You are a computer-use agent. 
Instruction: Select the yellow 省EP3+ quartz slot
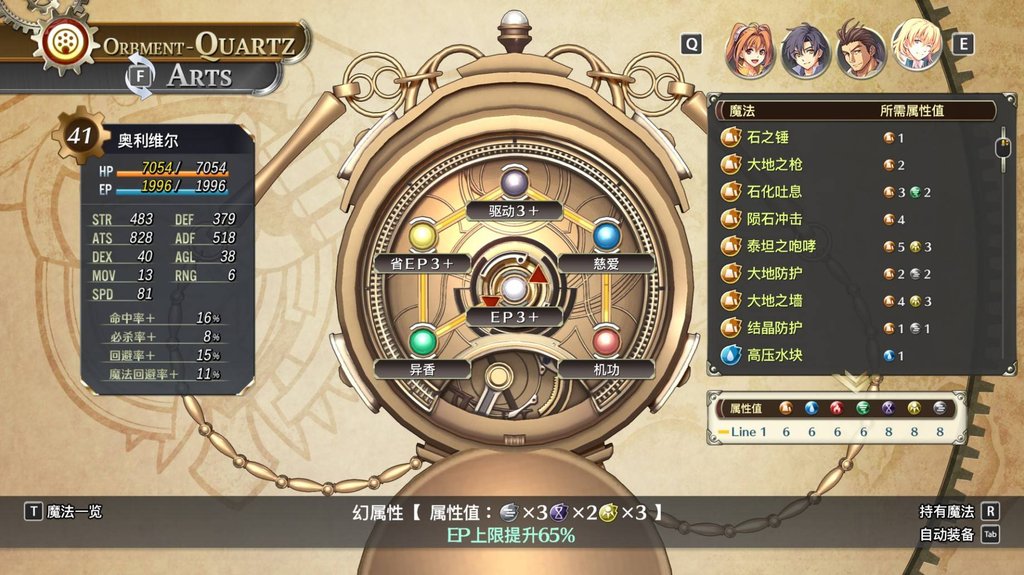coord(422,237)
